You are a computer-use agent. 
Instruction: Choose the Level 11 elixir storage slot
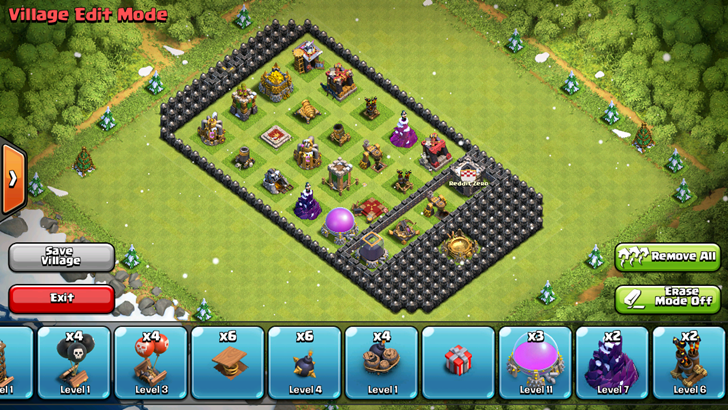[535, 363]
